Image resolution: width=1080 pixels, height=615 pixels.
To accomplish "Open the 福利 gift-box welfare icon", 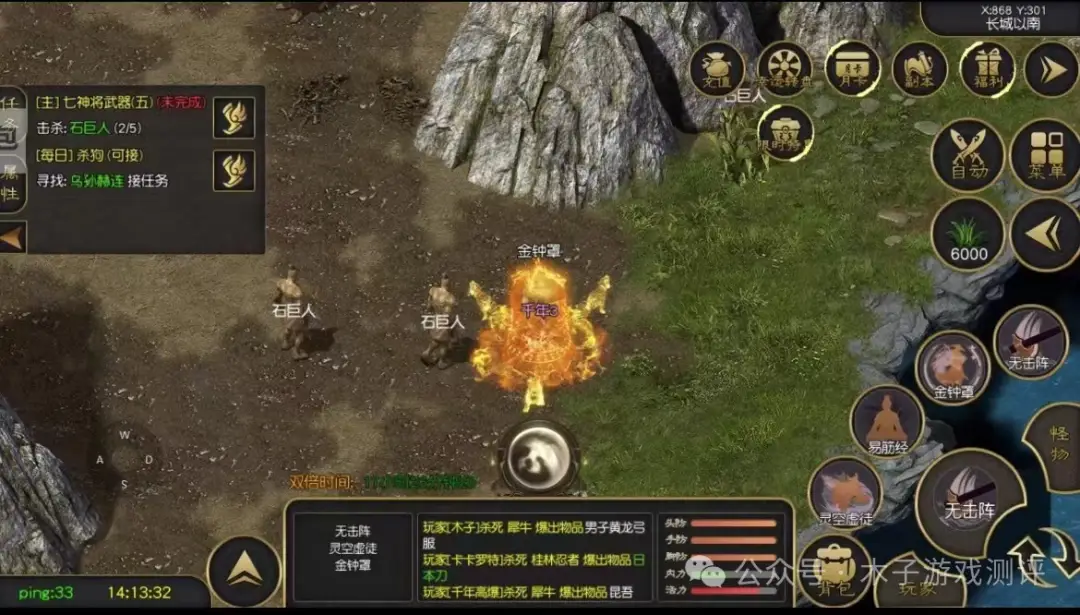I will [987, 69].
